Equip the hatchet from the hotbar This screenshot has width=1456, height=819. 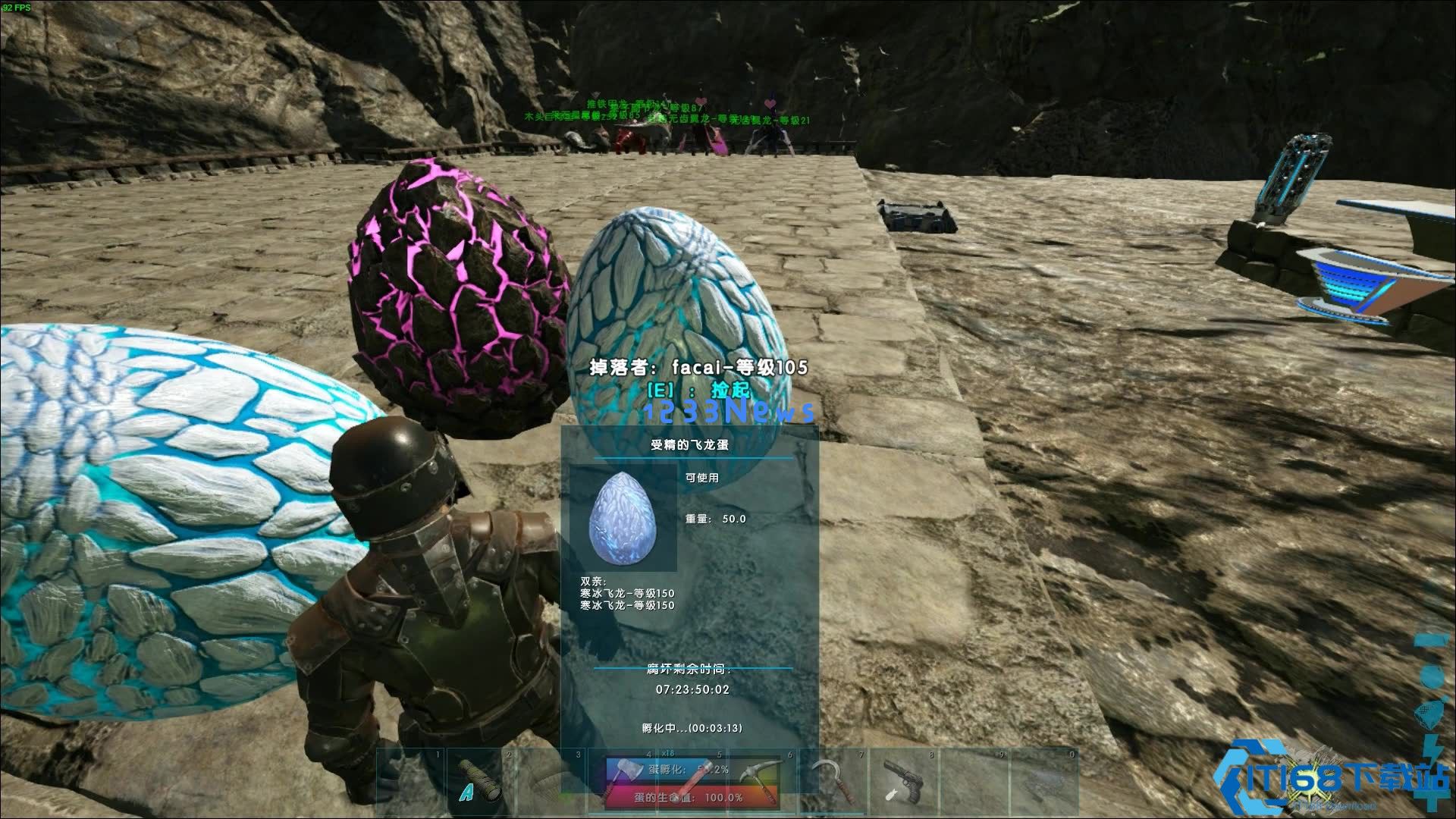[x=620, y=781]
